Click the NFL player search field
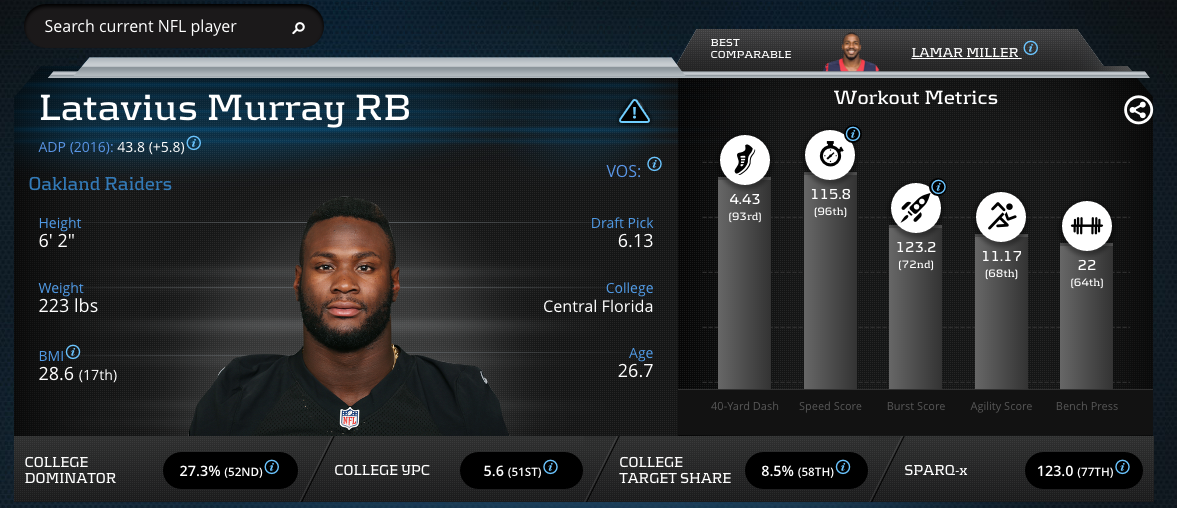Image resolution: width=1177 pixels, height=508 pixels. point(160,27)
